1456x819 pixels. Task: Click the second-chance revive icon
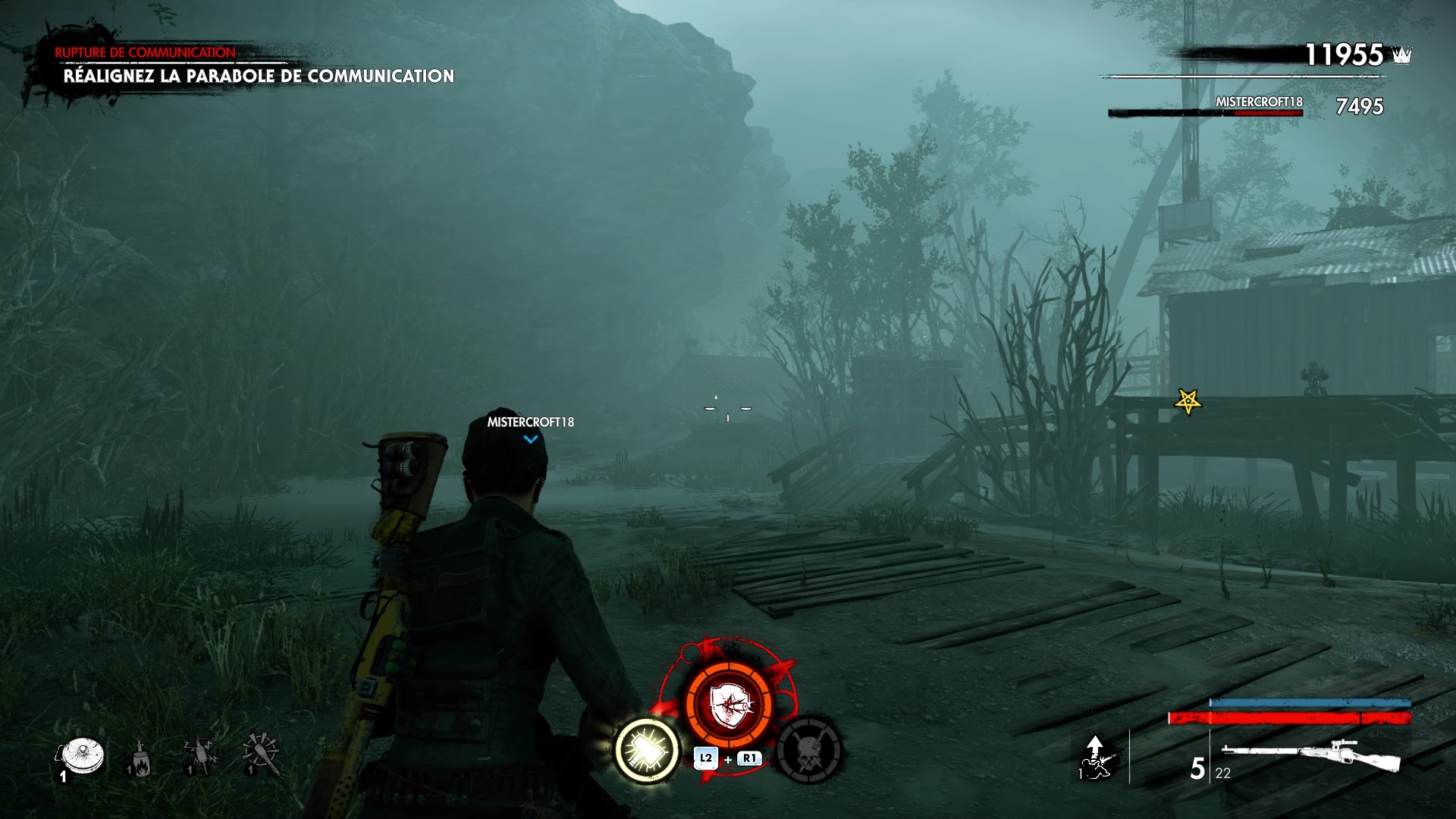(x=1094, y=758)
